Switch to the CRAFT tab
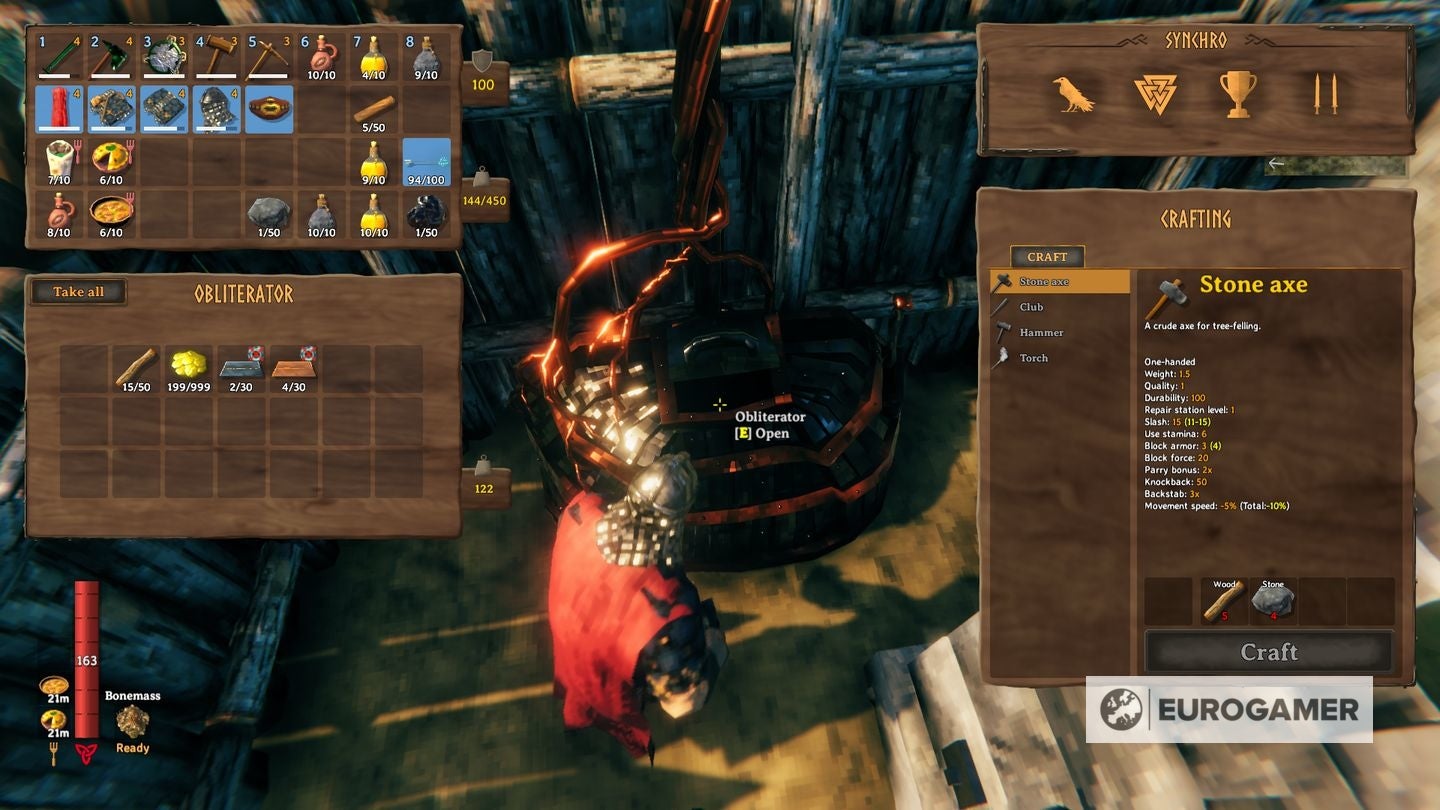 click(1047, 256)
